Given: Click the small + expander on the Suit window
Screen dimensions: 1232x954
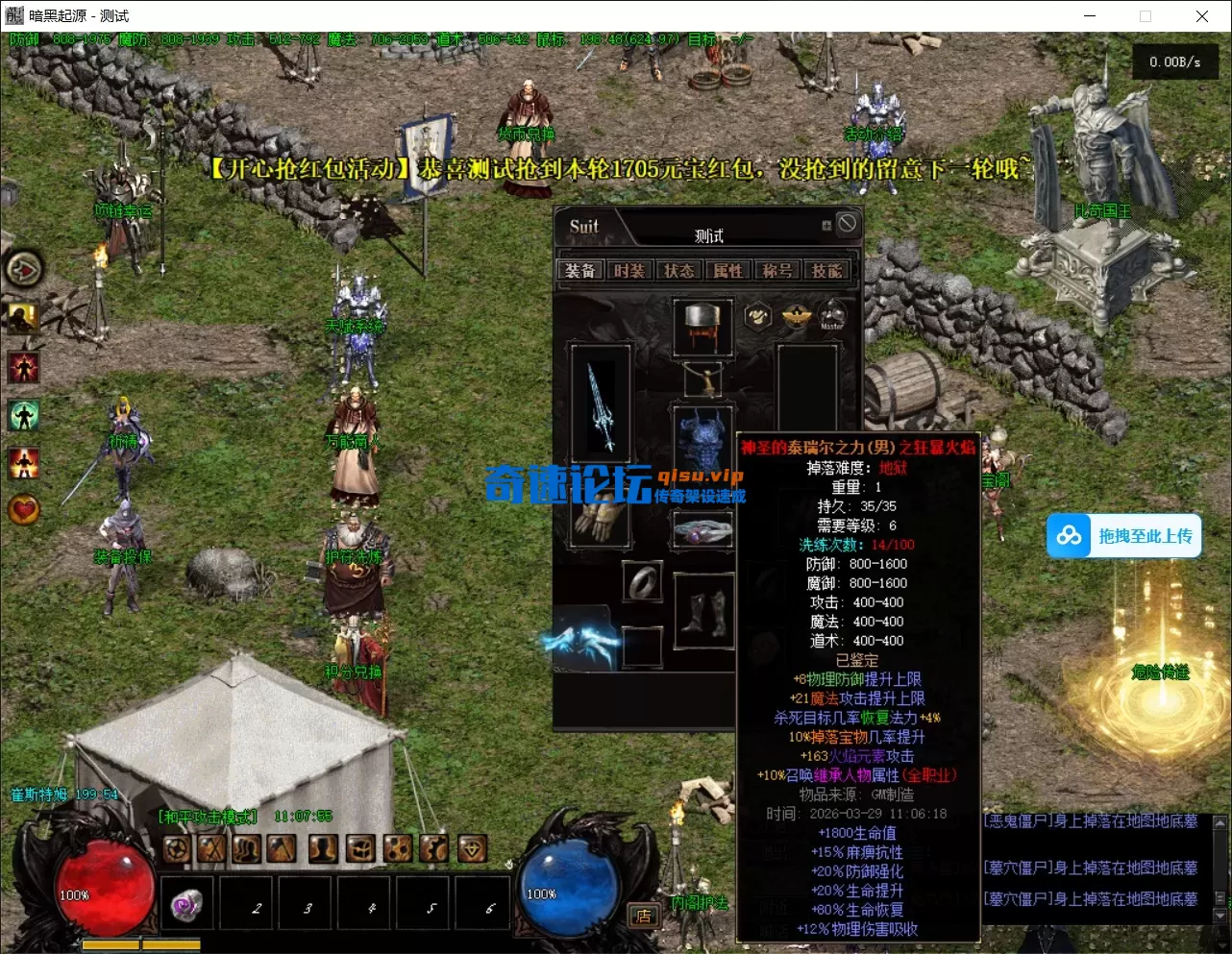Looking at the screenshot, I should 825,224.
